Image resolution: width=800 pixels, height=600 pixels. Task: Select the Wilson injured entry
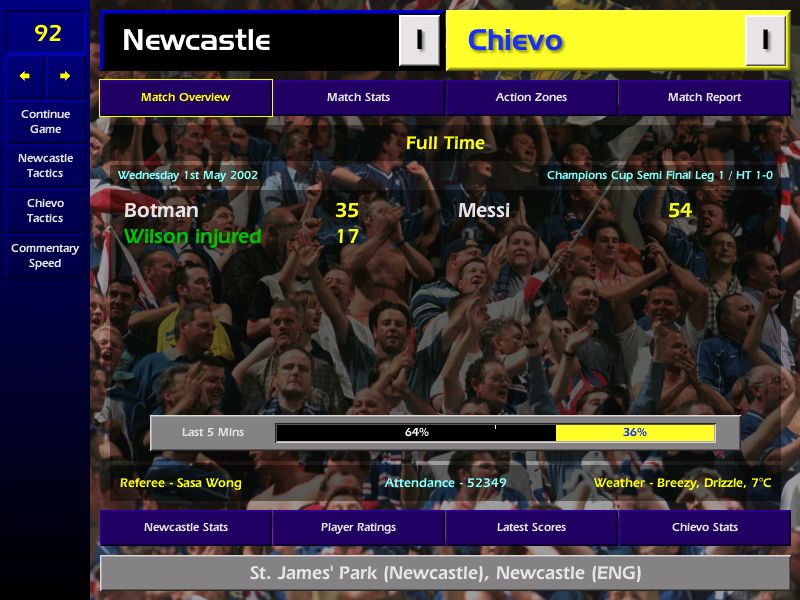click(x=192, y=237)
